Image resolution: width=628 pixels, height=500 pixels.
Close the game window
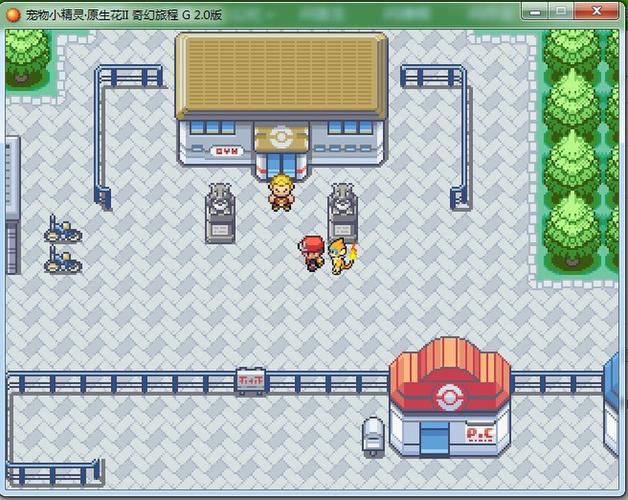(x=598, y=11)
